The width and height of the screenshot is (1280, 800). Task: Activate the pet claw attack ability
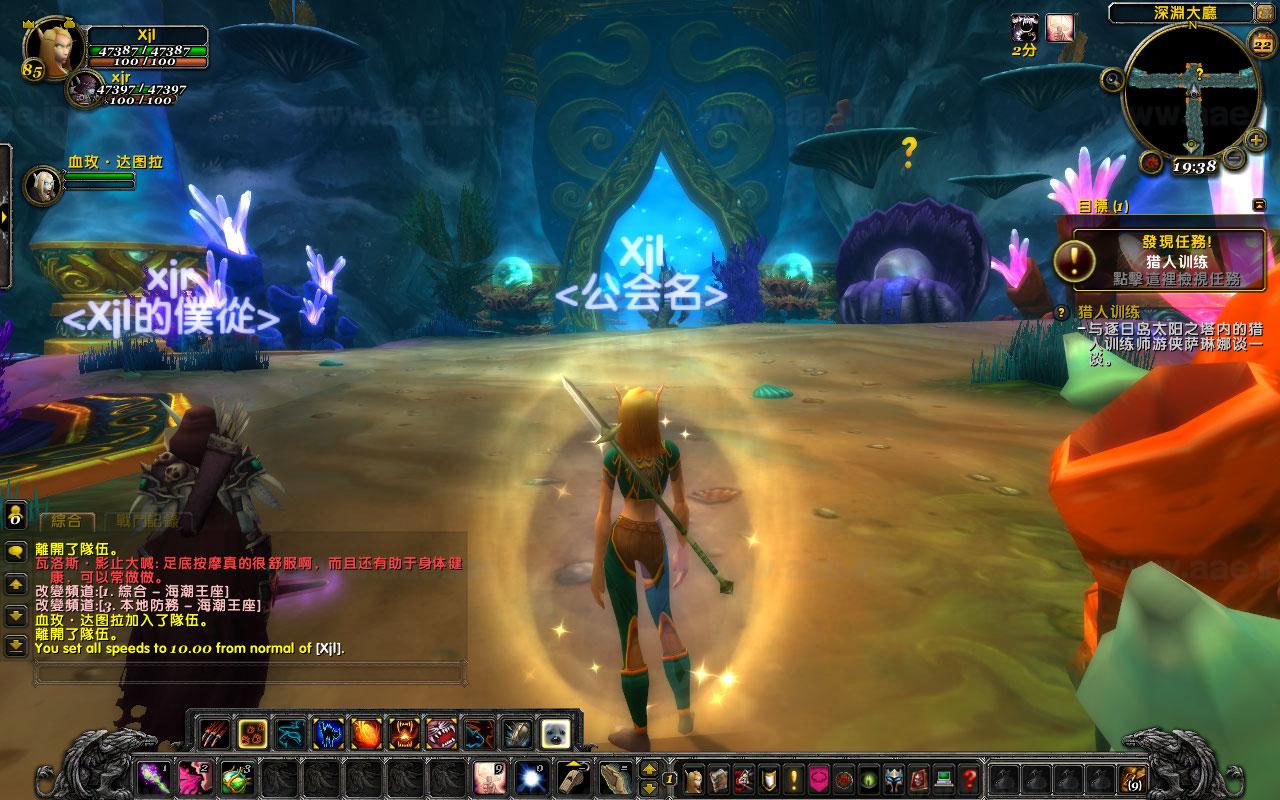coord(215,734)
